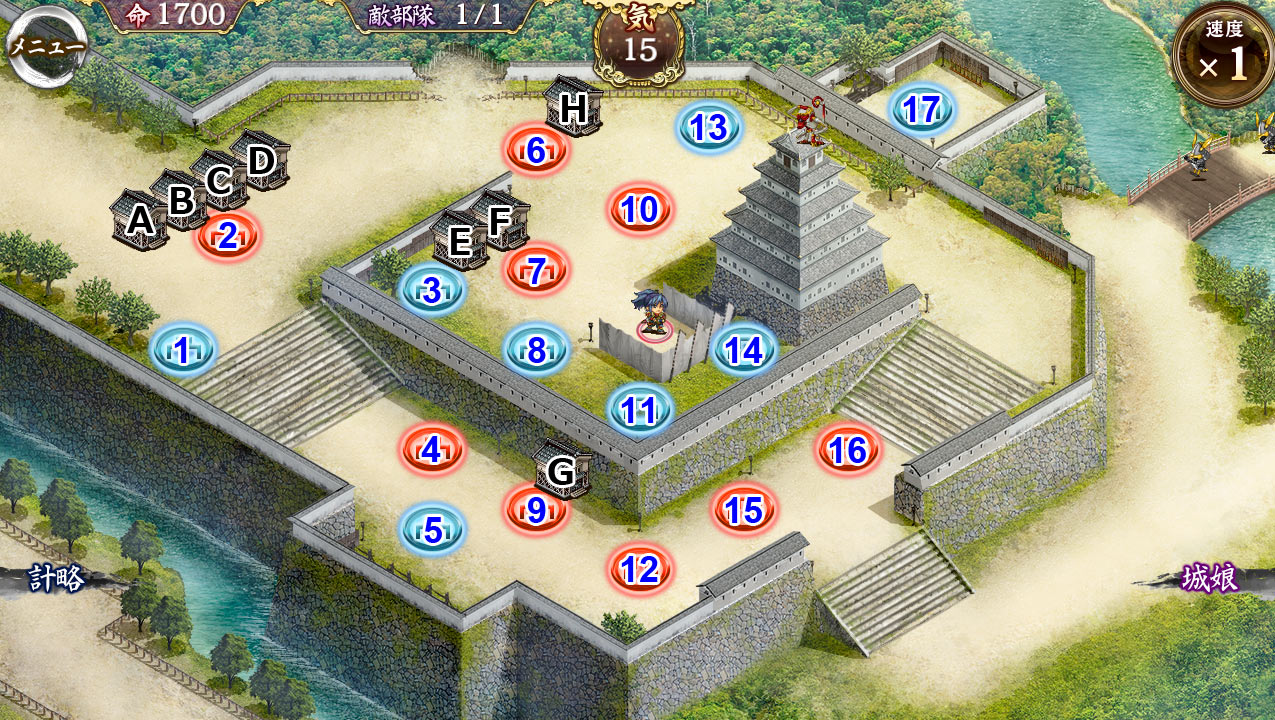Select blue deployment slot 17
The image size is (1275, 720).
tap(921, 109)
